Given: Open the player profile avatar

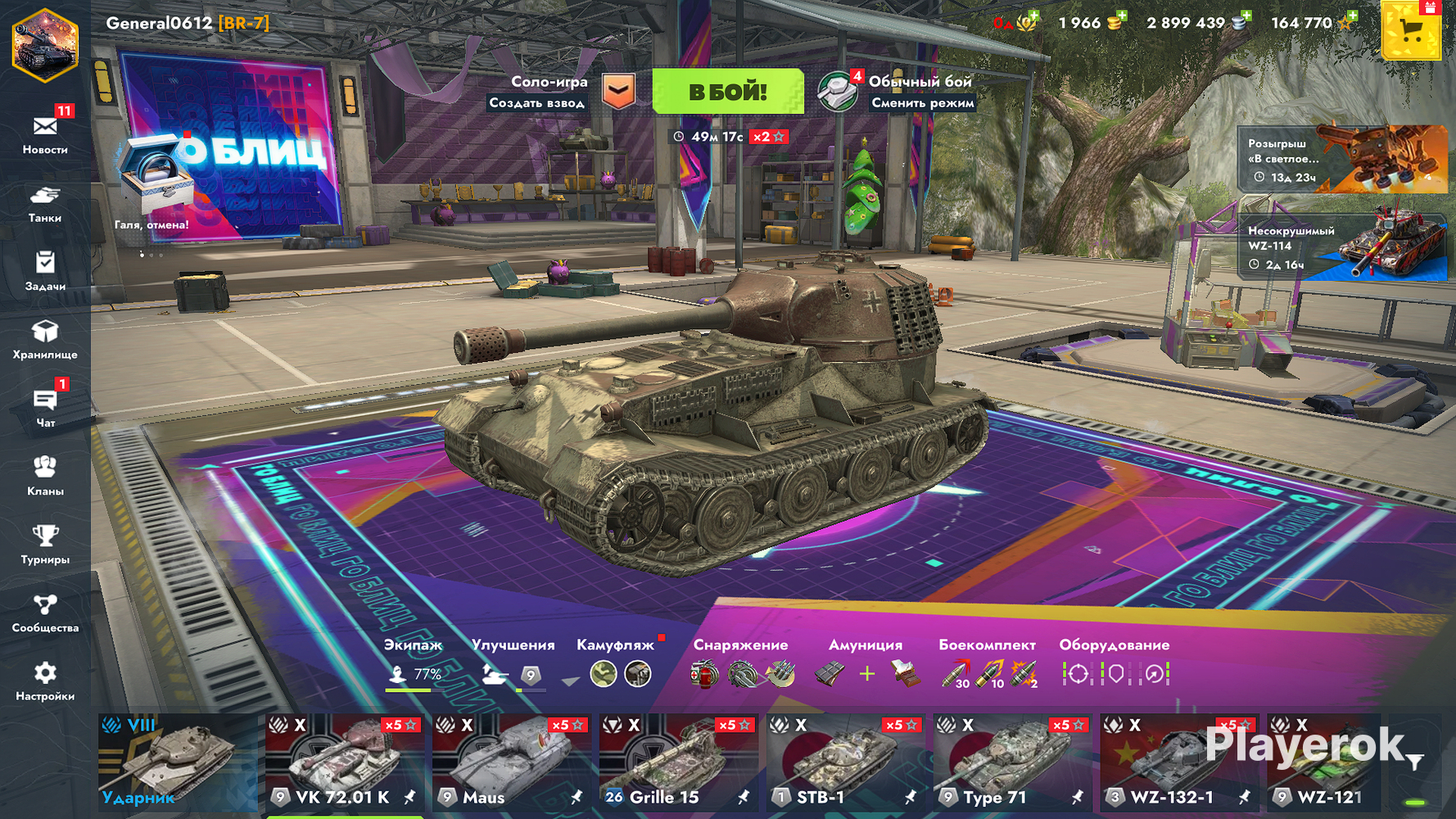Looking at the screenshot, I should 45,45.
